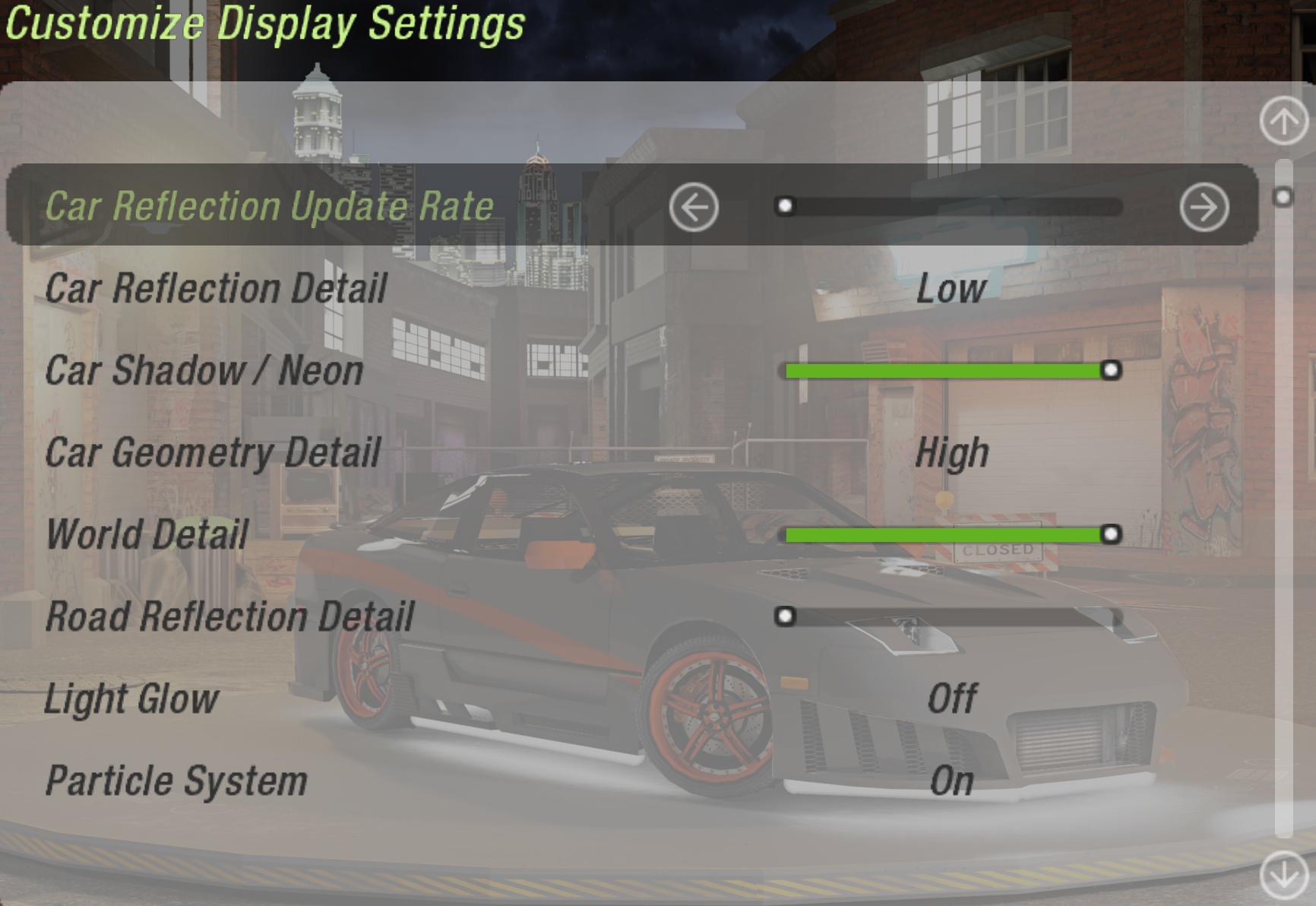1316x906 pixels.
Task: Toggle the Particle System On value
Action: point(951,781)
